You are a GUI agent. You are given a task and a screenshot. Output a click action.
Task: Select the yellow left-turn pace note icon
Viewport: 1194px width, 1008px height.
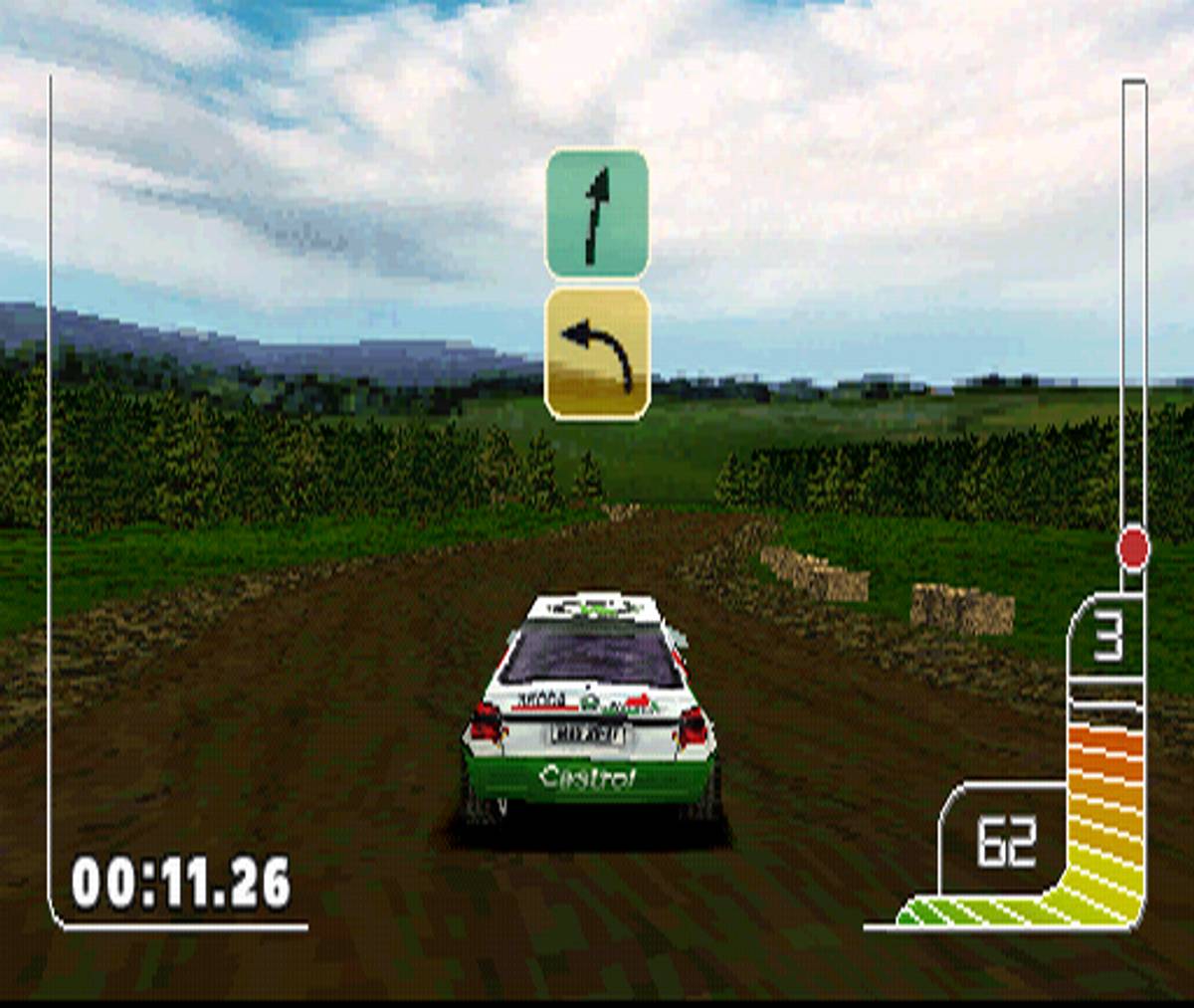[x=597, y=353]
